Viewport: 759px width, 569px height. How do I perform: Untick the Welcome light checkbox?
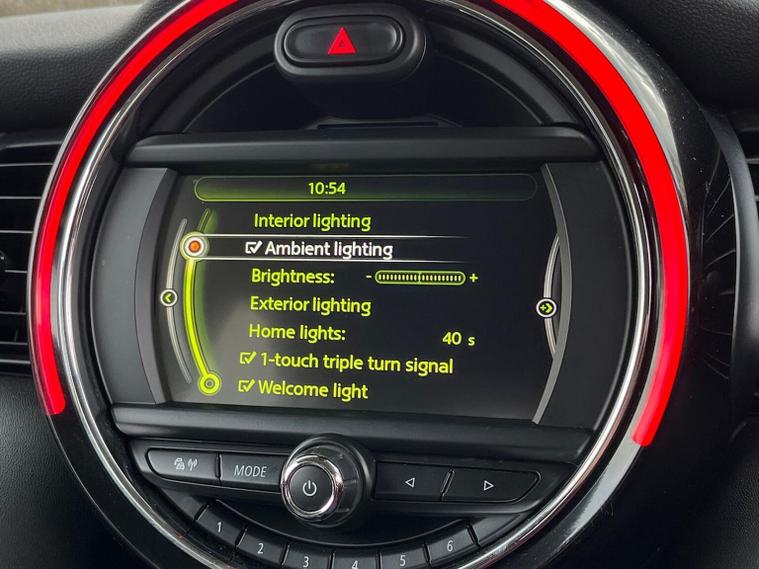coord(246,387)
